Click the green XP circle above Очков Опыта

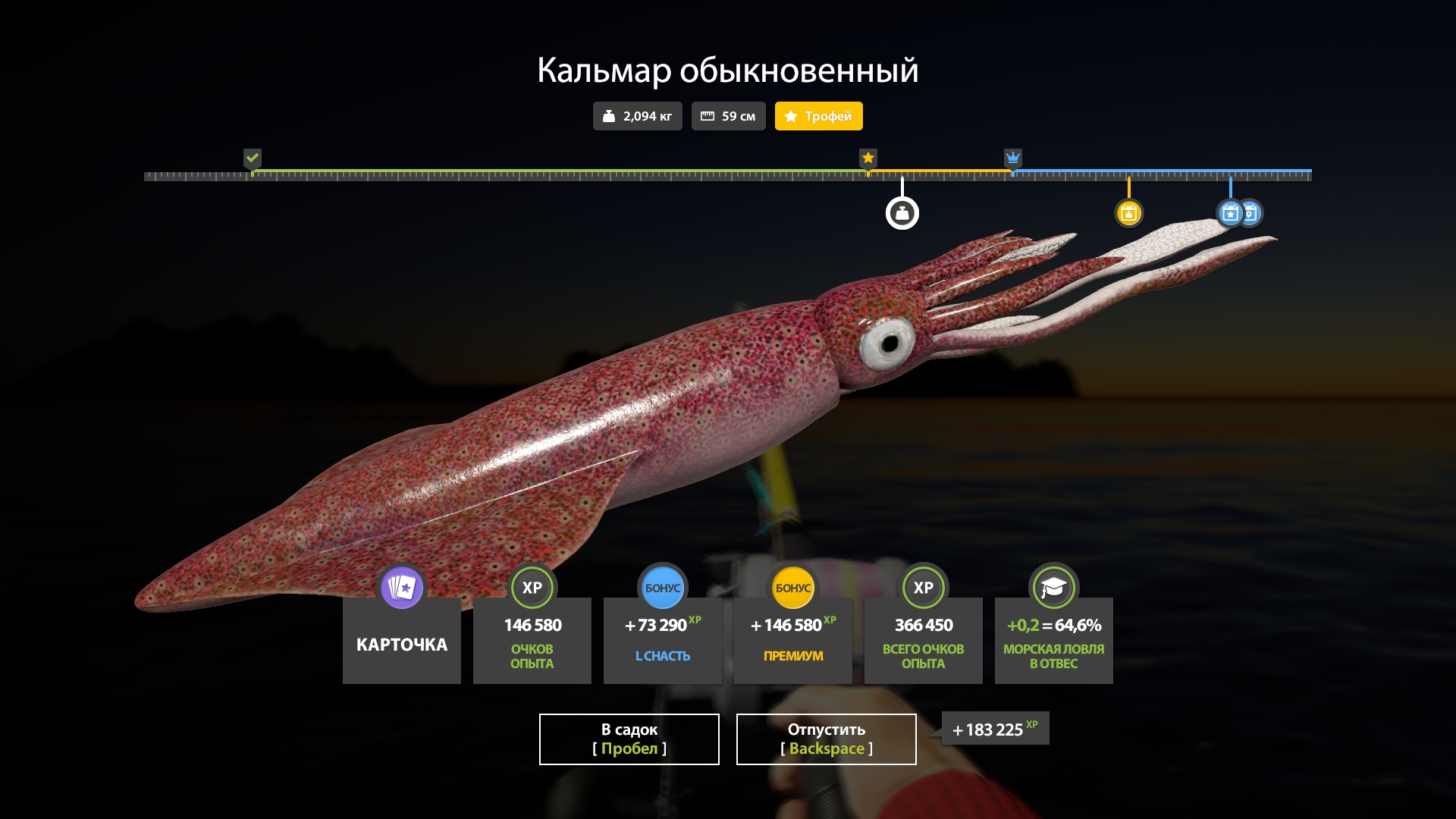(532, 588)
